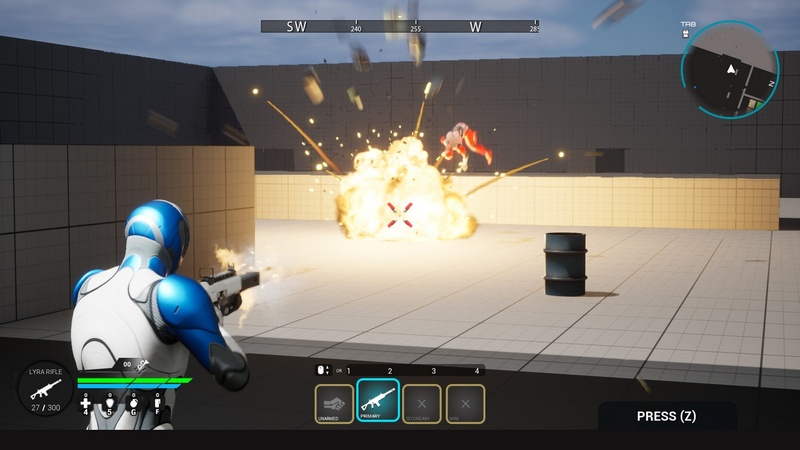Image resolution: width=800 pixels, height=450 pixels.
Task: Select the Unarmed fist weapon slot
Action: pos(334,403)
